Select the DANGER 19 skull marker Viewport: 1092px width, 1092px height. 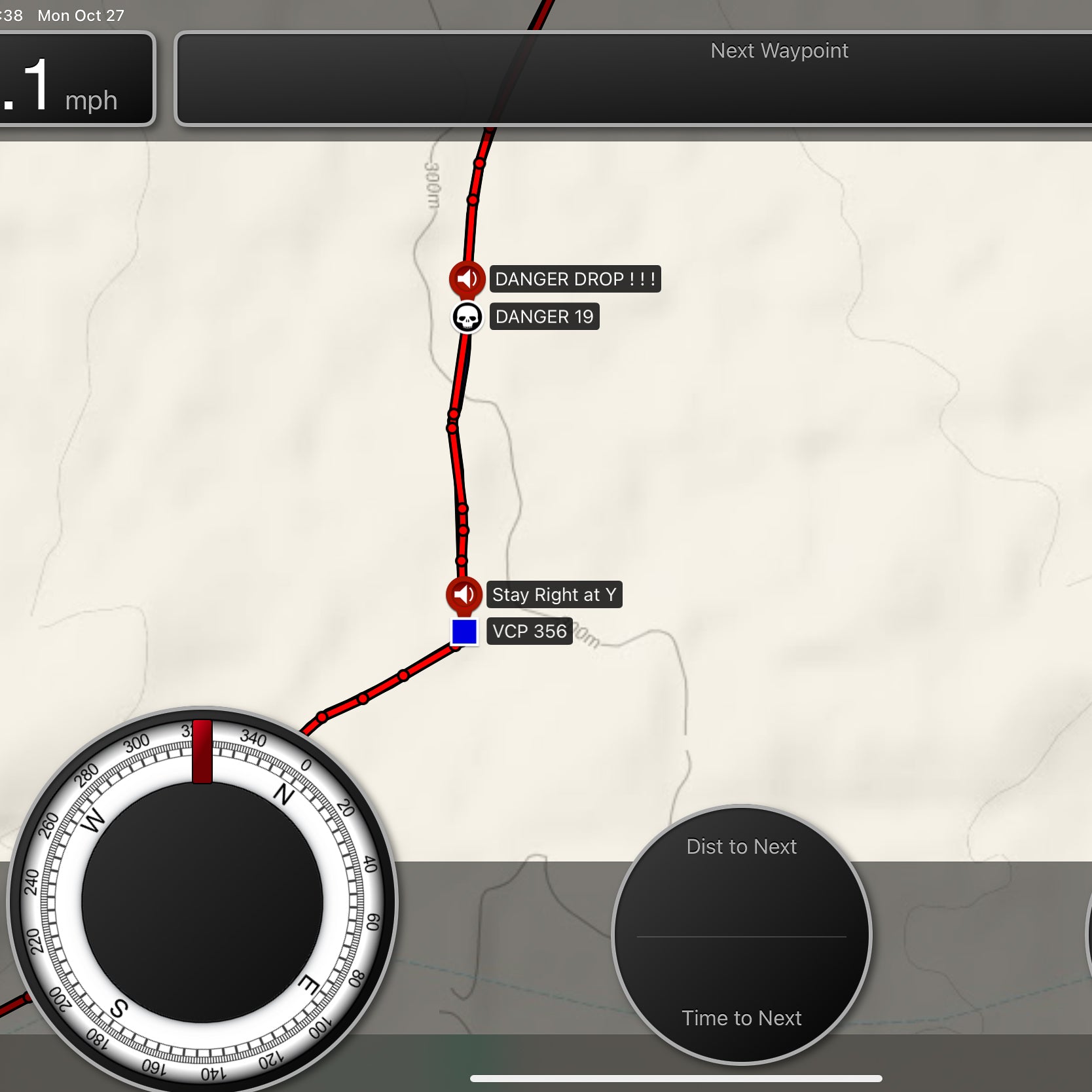(467, 318)
